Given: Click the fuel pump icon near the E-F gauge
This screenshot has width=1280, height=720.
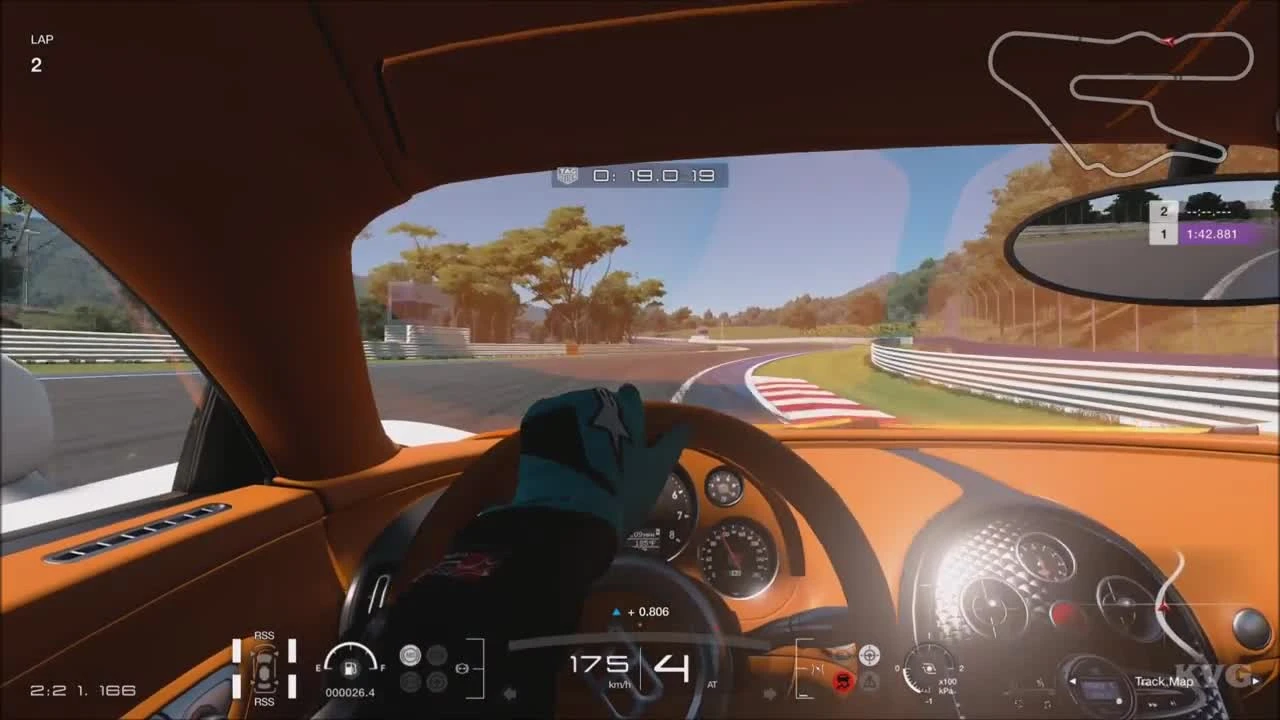Looking at the screenshot, I should 350,669.
